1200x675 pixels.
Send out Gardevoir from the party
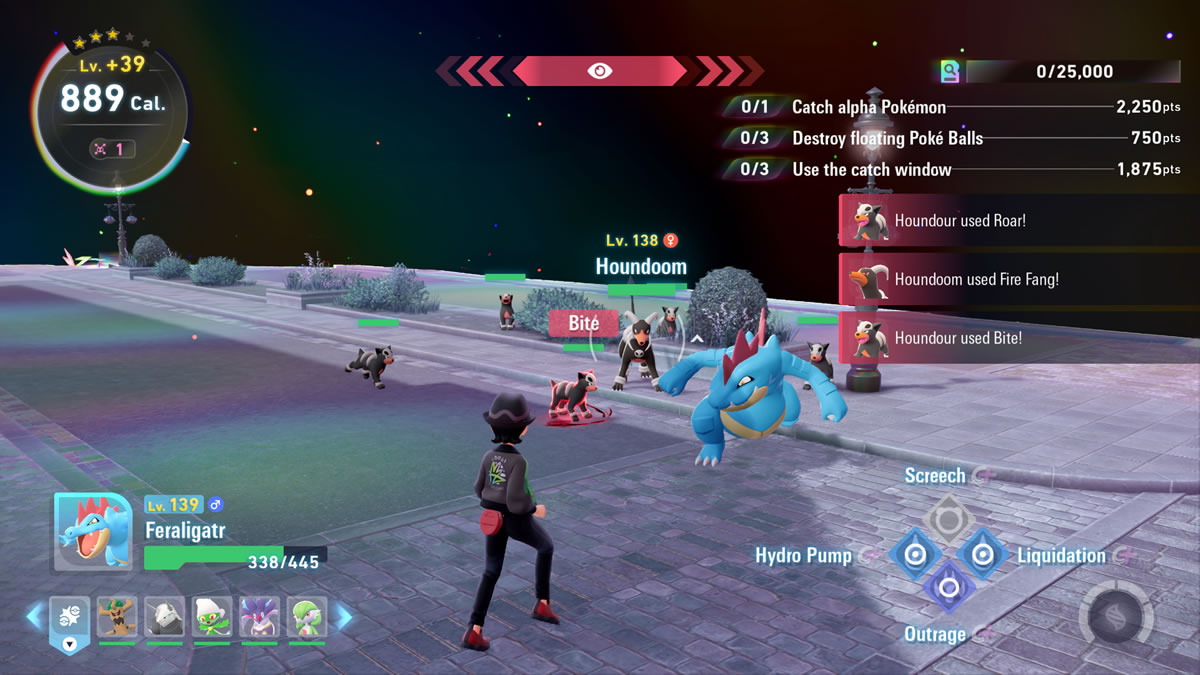tap(307, 619)
